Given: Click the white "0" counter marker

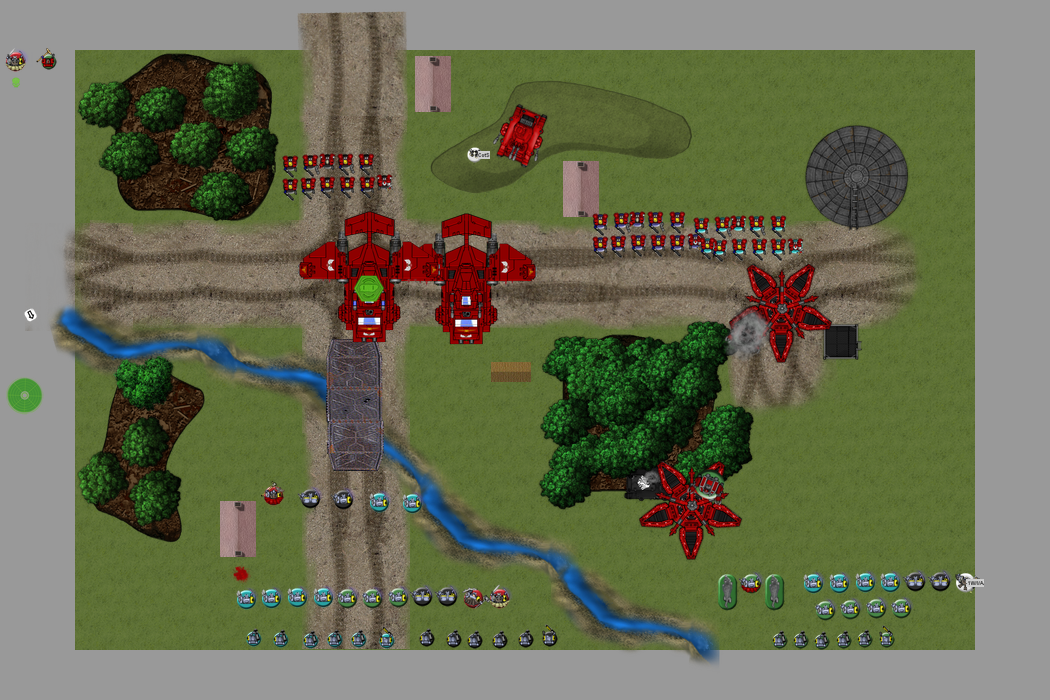Looking at the screenshot, I should pos(30,315).
